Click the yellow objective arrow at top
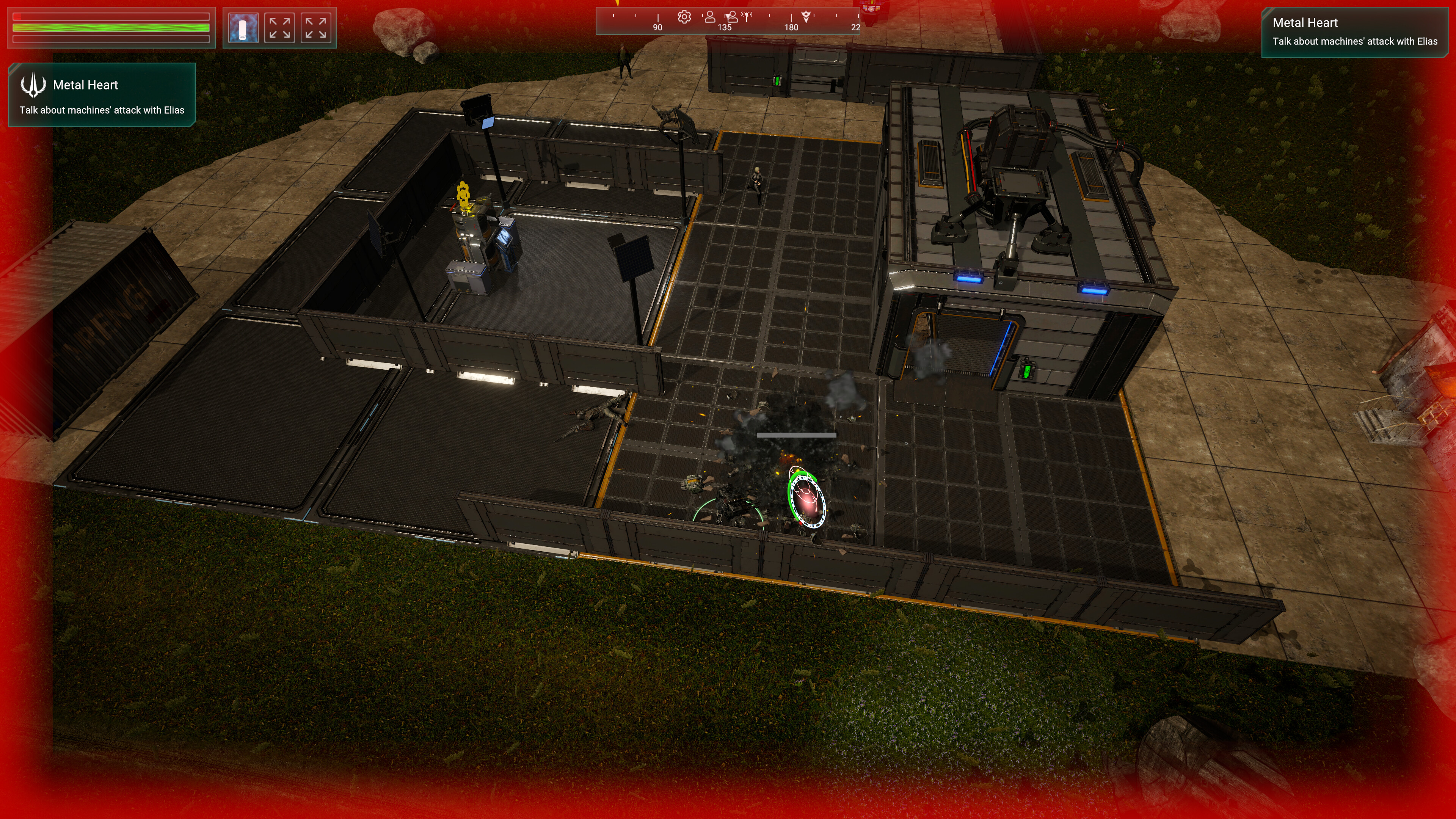Image resolution: width=1456 pixels, height=819 pixels. pyautogui.click(x=618, y=5)
